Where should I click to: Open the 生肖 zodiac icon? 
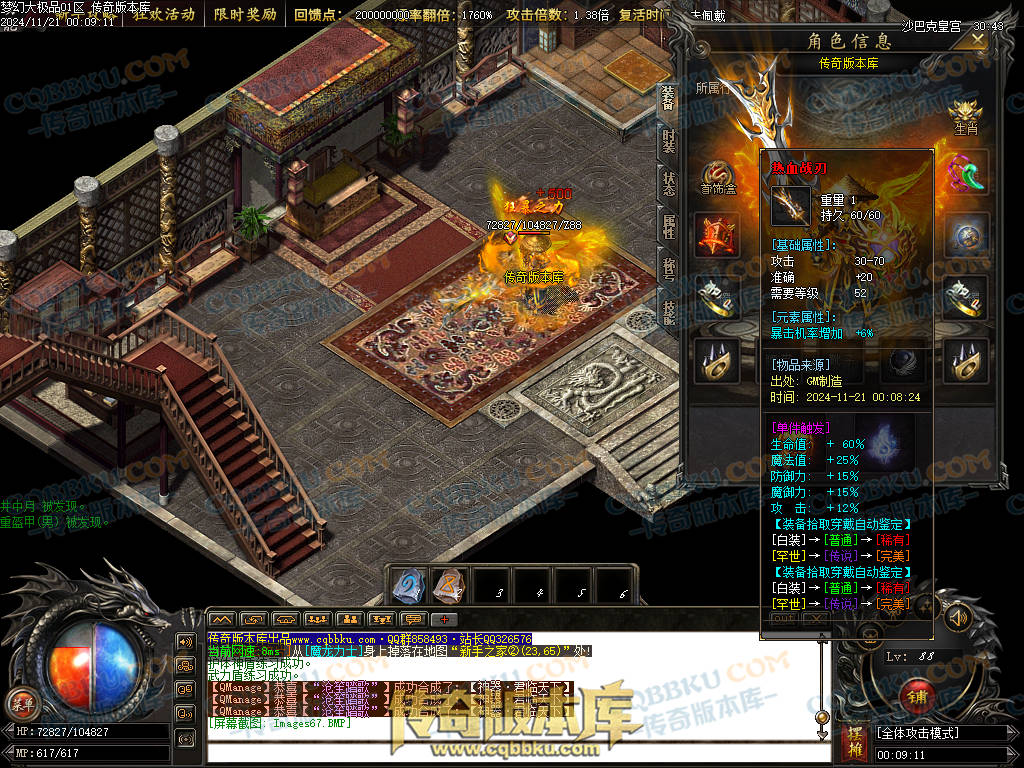pyautogui.click(x=965, y=115)
